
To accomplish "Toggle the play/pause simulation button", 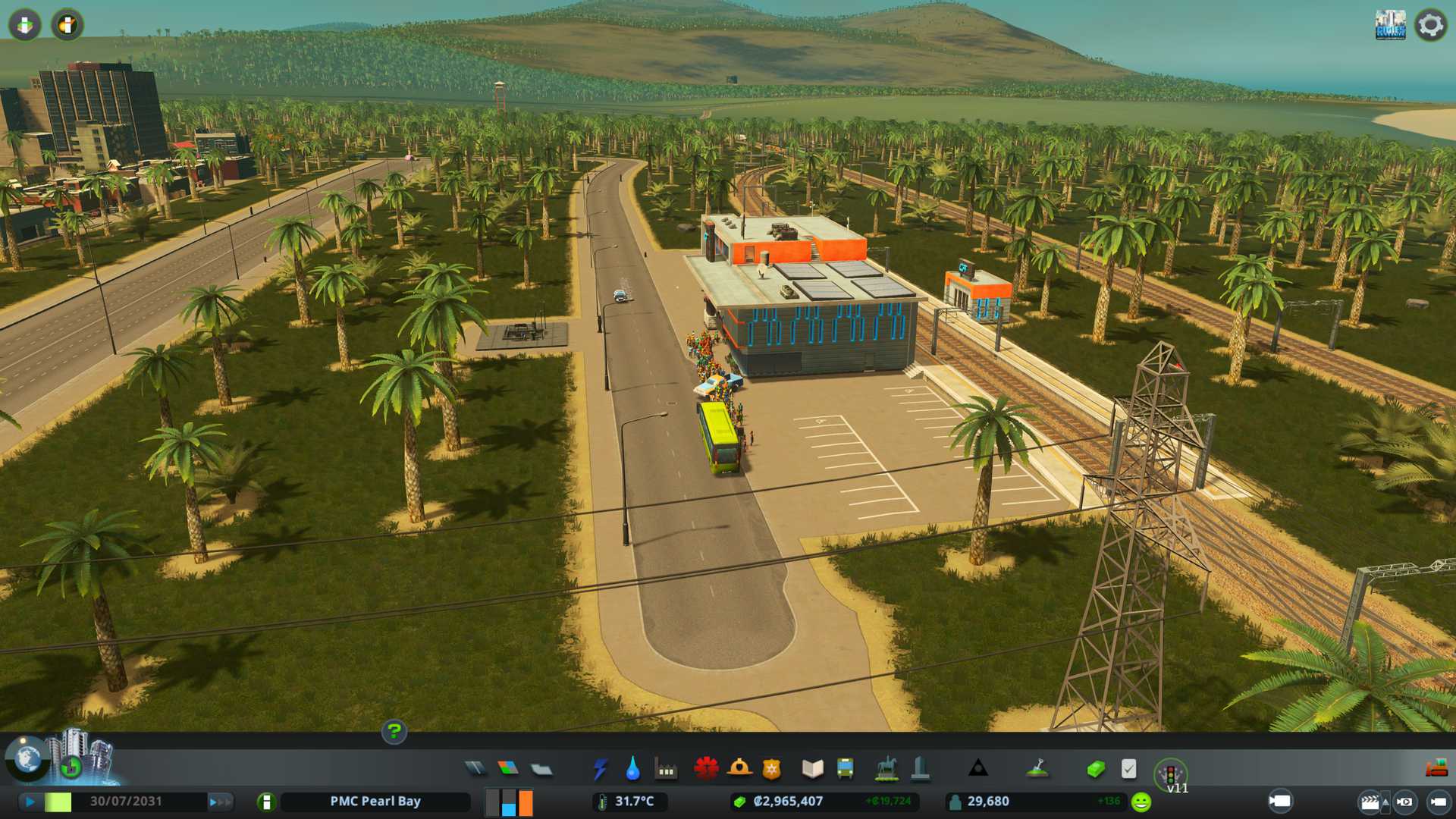I will click(30, 802).
